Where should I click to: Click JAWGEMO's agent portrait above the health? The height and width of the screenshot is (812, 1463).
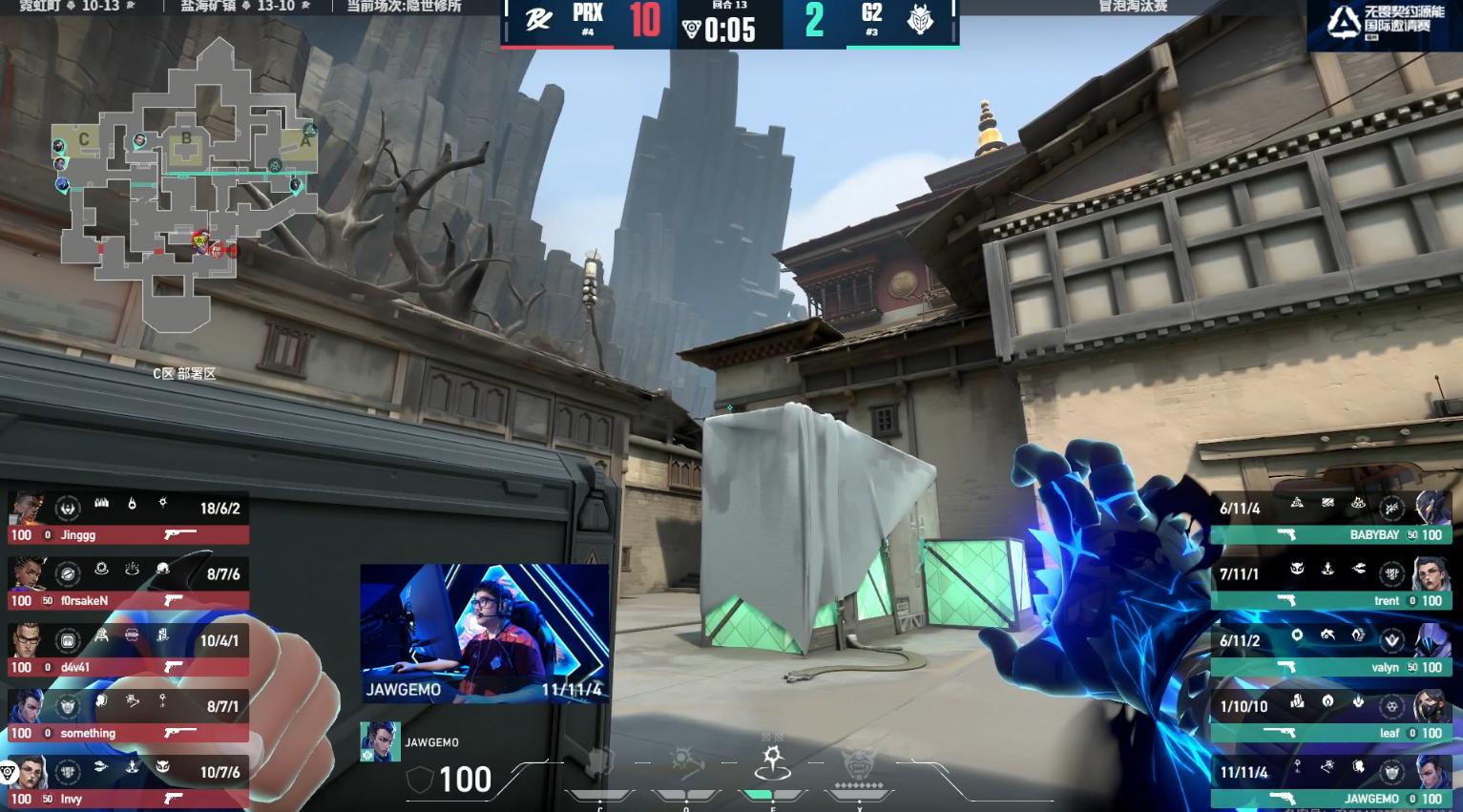[x=380, y=741]
